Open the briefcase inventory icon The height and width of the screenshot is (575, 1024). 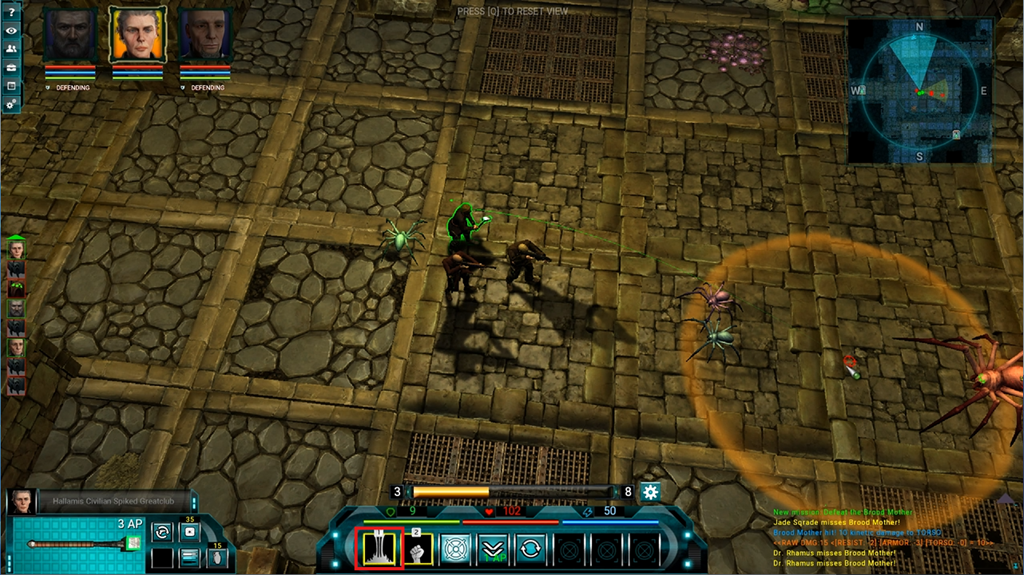pos(11,66)
